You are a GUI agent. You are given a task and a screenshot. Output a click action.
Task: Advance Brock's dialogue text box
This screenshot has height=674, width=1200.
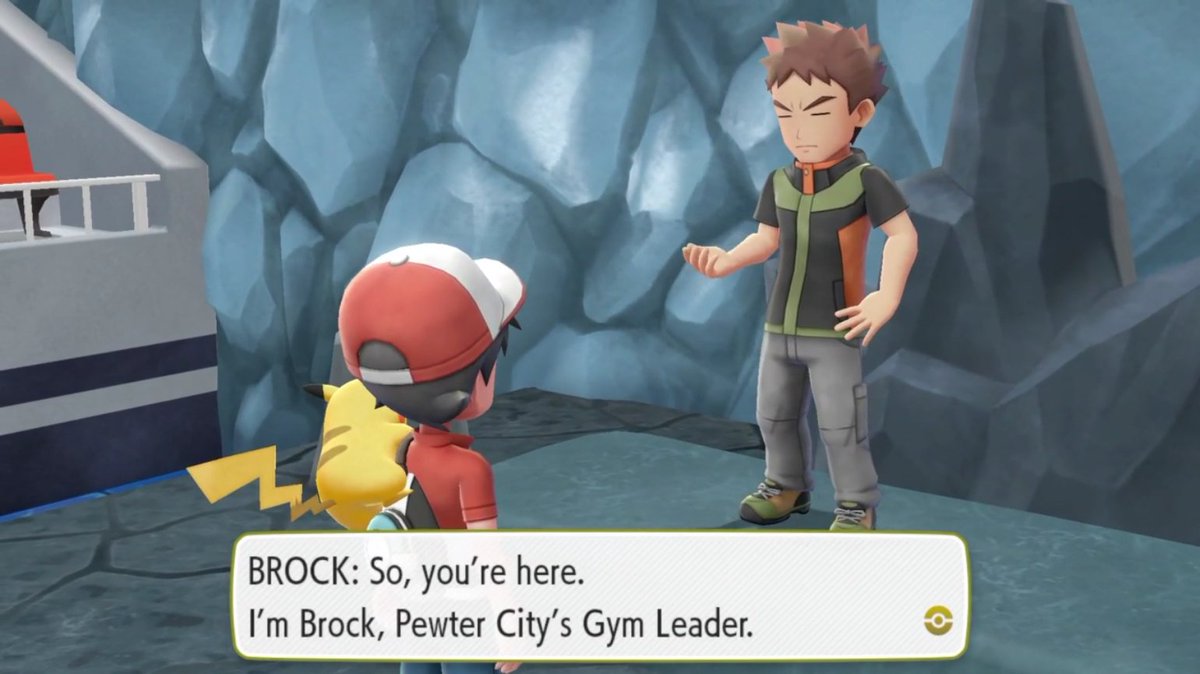pyautogui.click(x=600, y=596)
